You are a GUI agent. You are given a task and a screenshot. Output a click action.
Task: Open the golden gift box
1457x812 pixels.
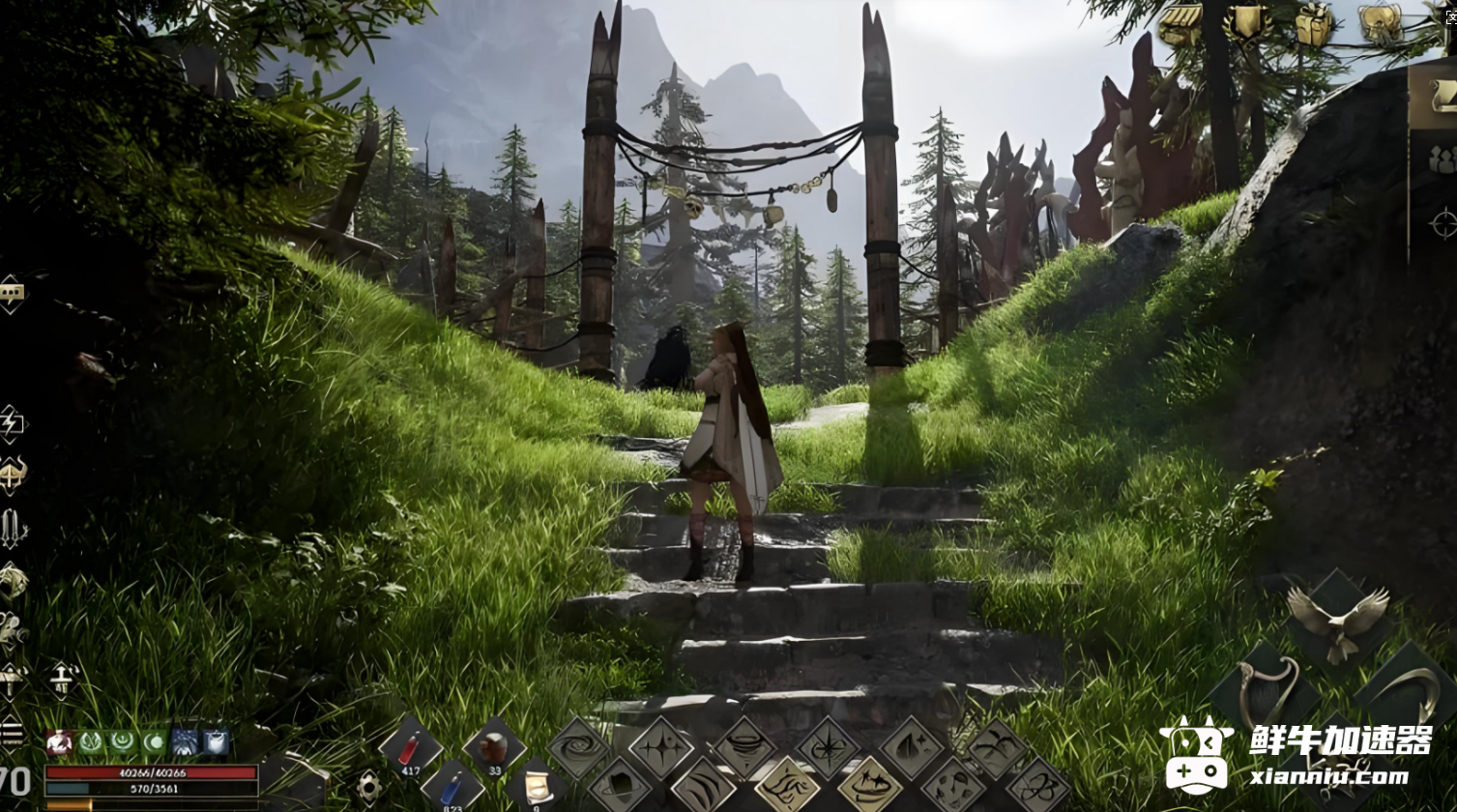1314,24
